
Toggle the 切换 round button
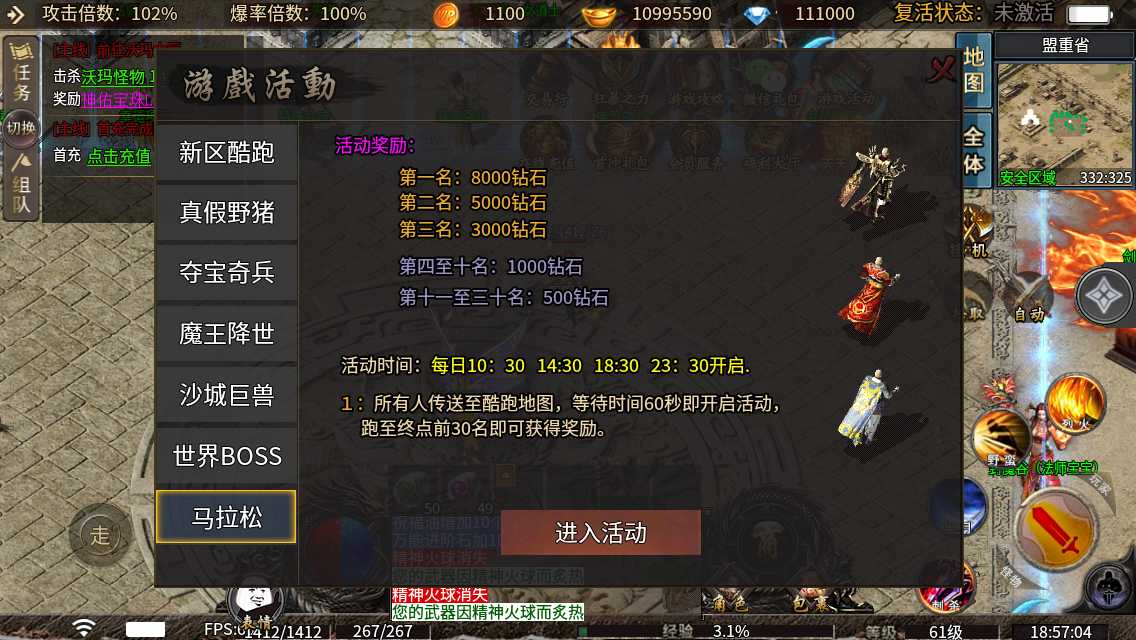[x=21, y=128]
